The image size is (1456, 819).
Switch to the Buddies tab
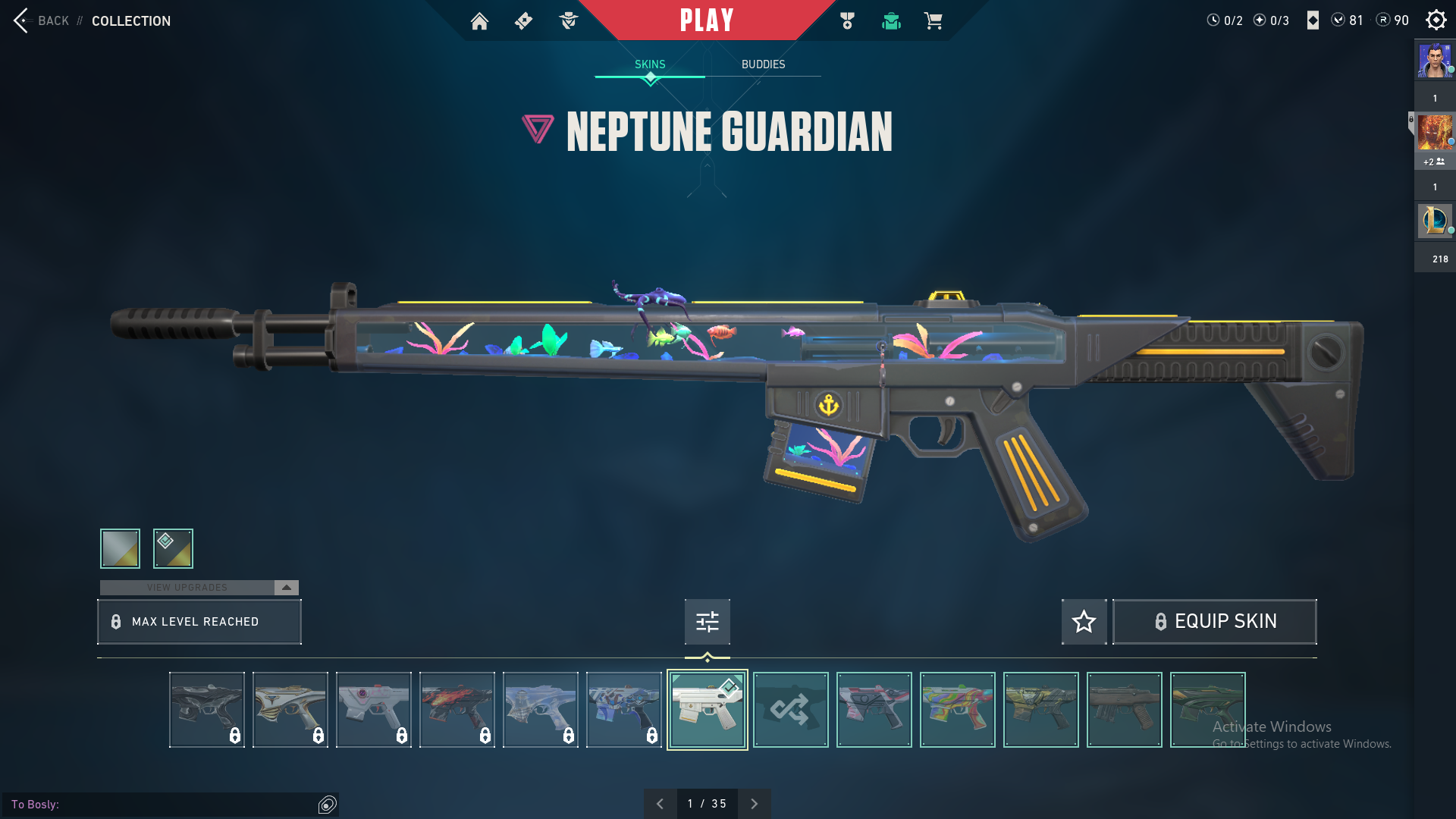click(x=763, y=64)
